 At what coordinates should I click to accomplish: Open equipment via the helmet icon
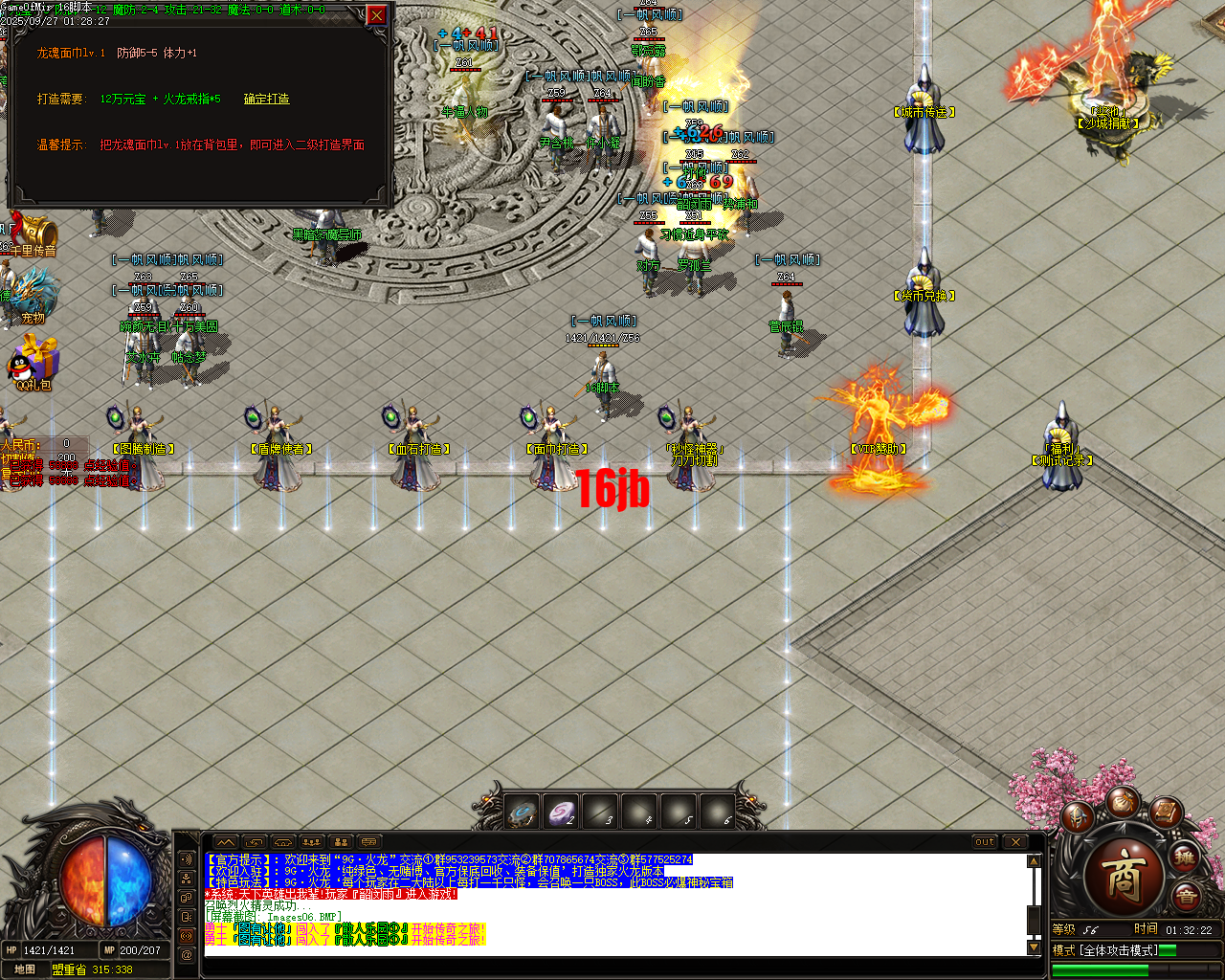click(x=1078, y=816)
